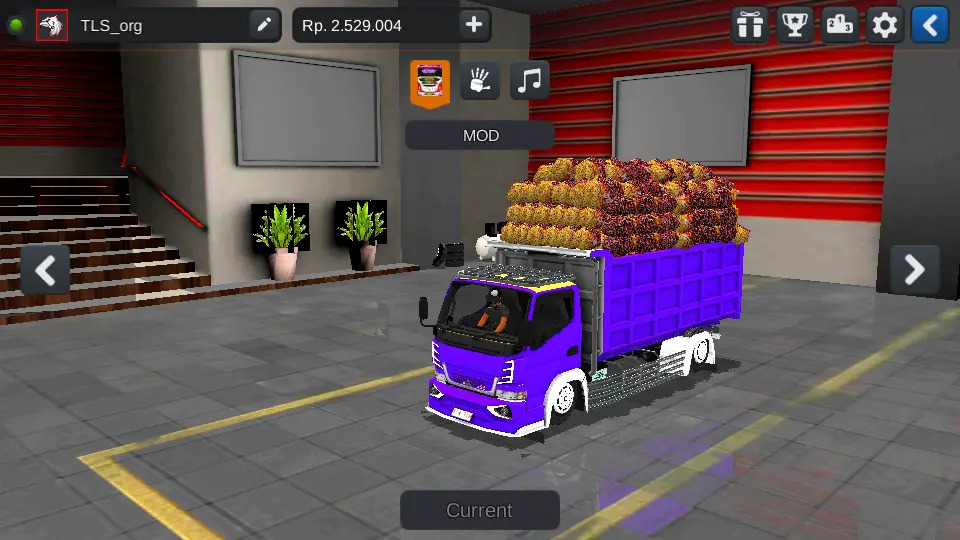
Task: Click the Current vehicle button
Action: [480, 510]
